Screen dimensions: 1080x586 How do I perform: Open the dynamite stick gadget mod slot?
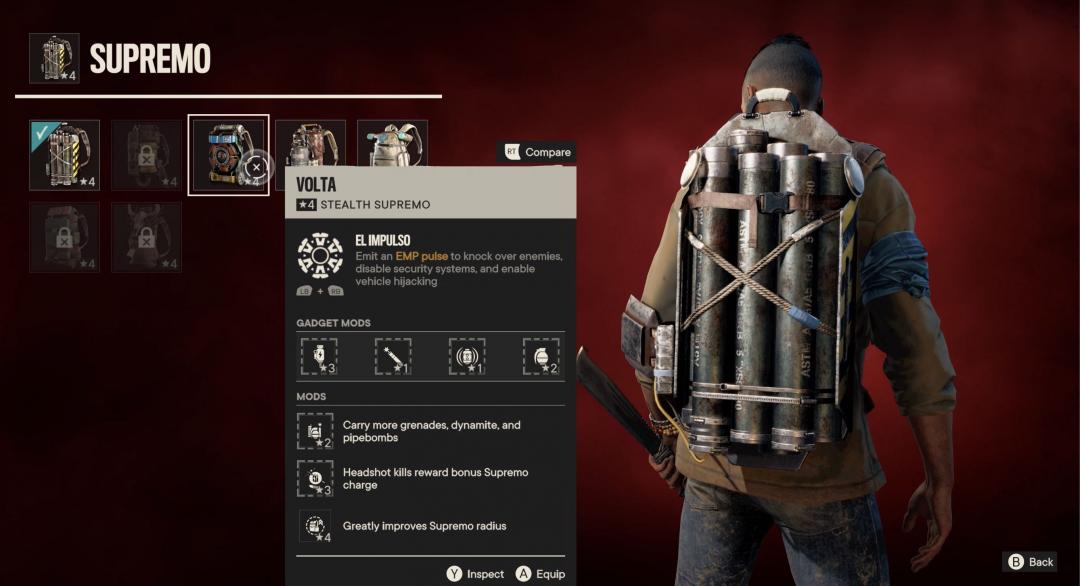point(393,356)
